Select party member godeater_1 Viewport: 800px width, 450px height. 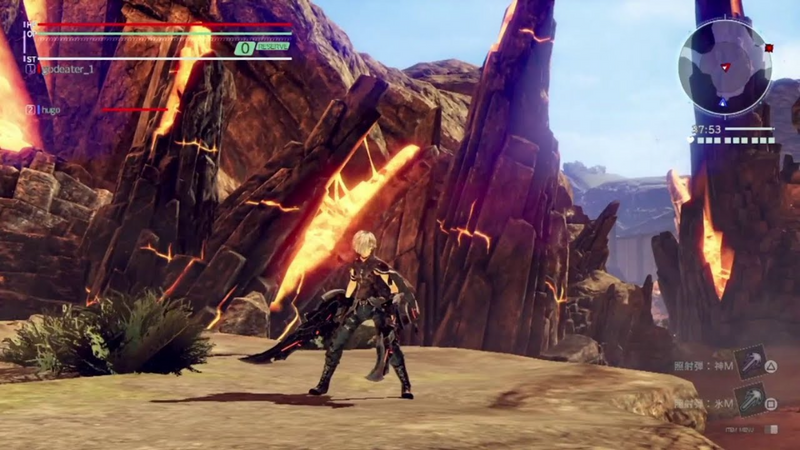coord(67,68)
